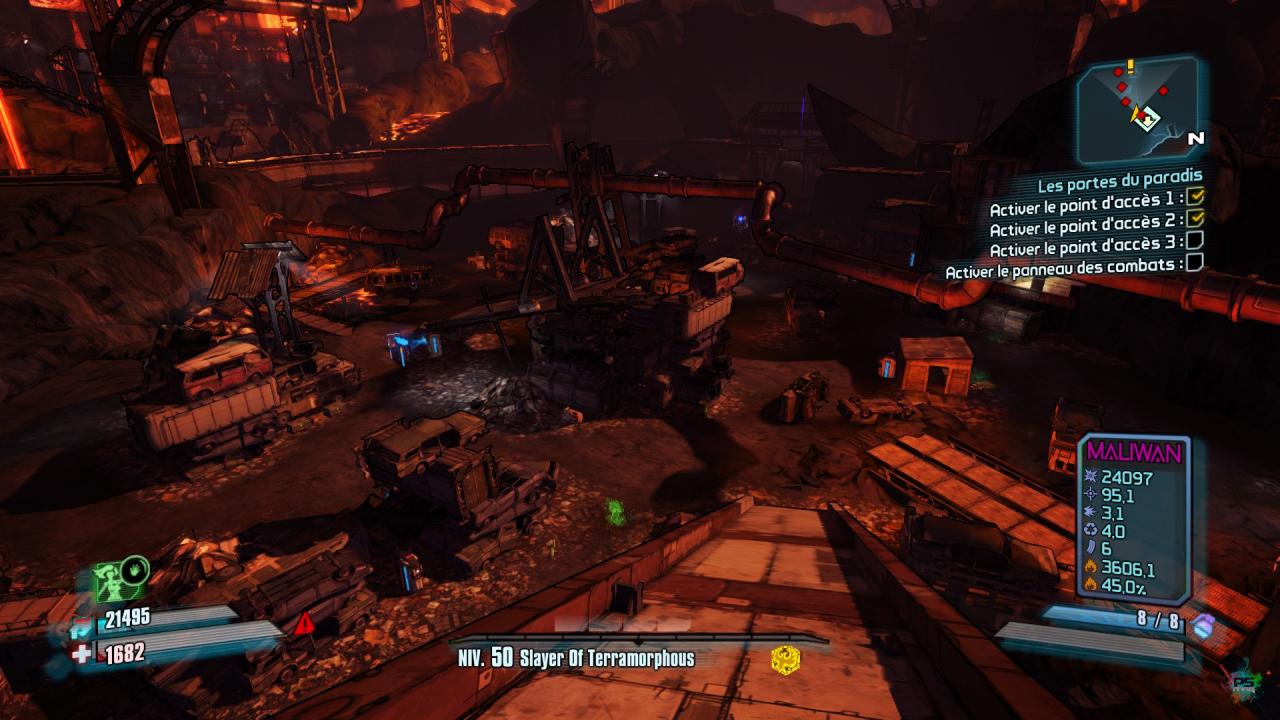Click the yellow badass rank token icon
Viewport: 1280px width, 720px height.
785,660
